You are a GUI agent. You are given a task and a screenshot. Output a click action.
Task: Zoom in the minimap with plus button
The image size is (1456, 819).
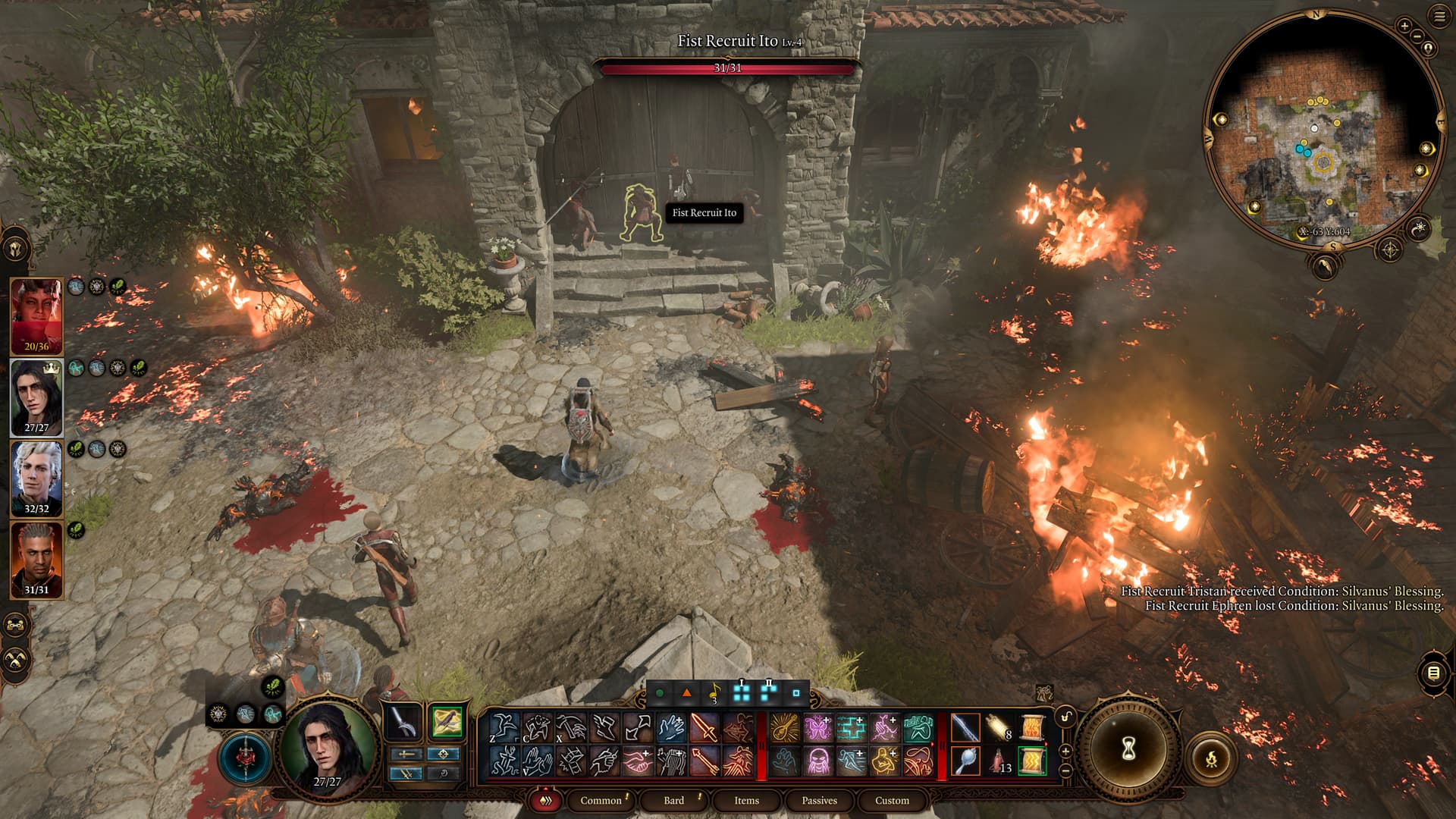(1404, 27)
